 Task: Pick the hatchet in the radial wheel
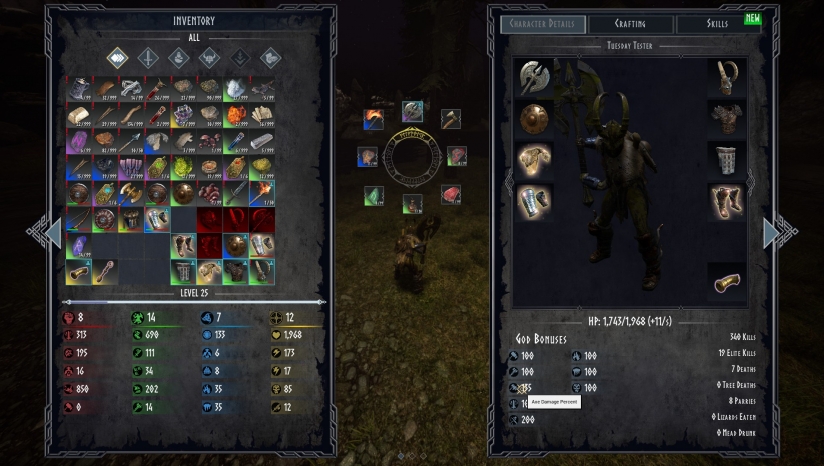pyautogui.click(x=450, y=119)
